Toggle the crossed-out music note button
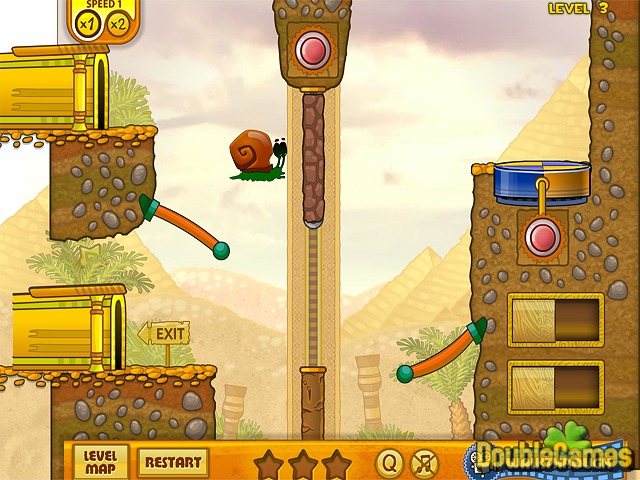 pos(425,463)
